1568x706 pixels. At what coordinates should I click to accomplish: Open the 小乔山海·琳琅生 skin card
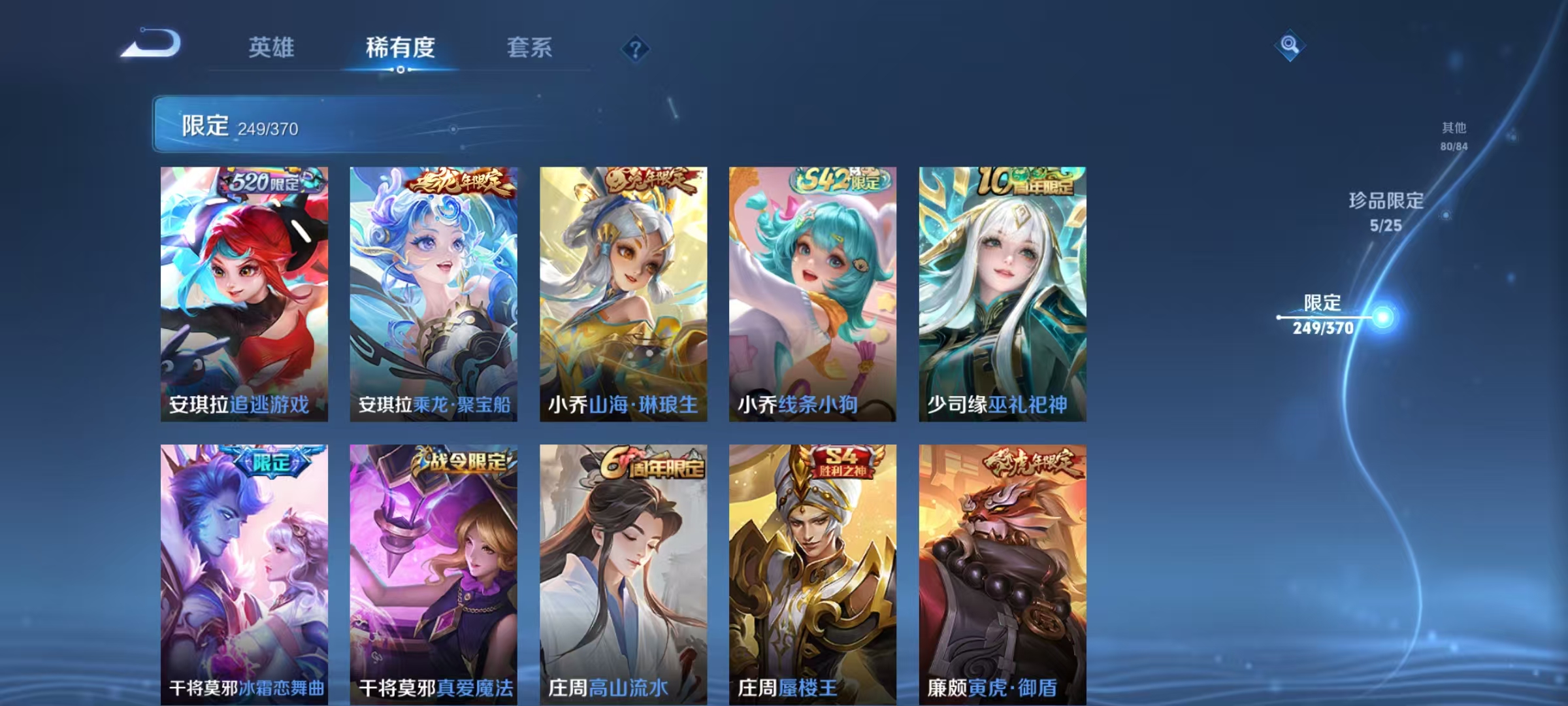(x=621, y=294)
